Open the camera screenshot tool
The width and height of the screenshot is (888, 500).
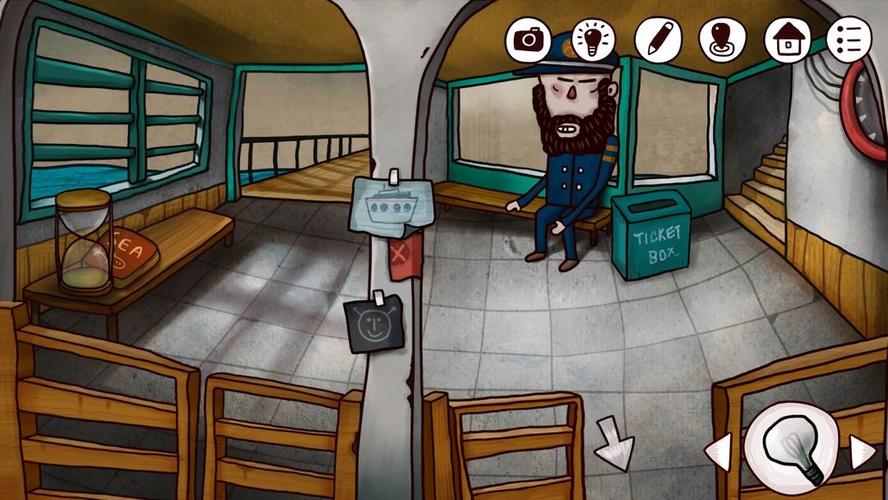(x=528, y=40)
